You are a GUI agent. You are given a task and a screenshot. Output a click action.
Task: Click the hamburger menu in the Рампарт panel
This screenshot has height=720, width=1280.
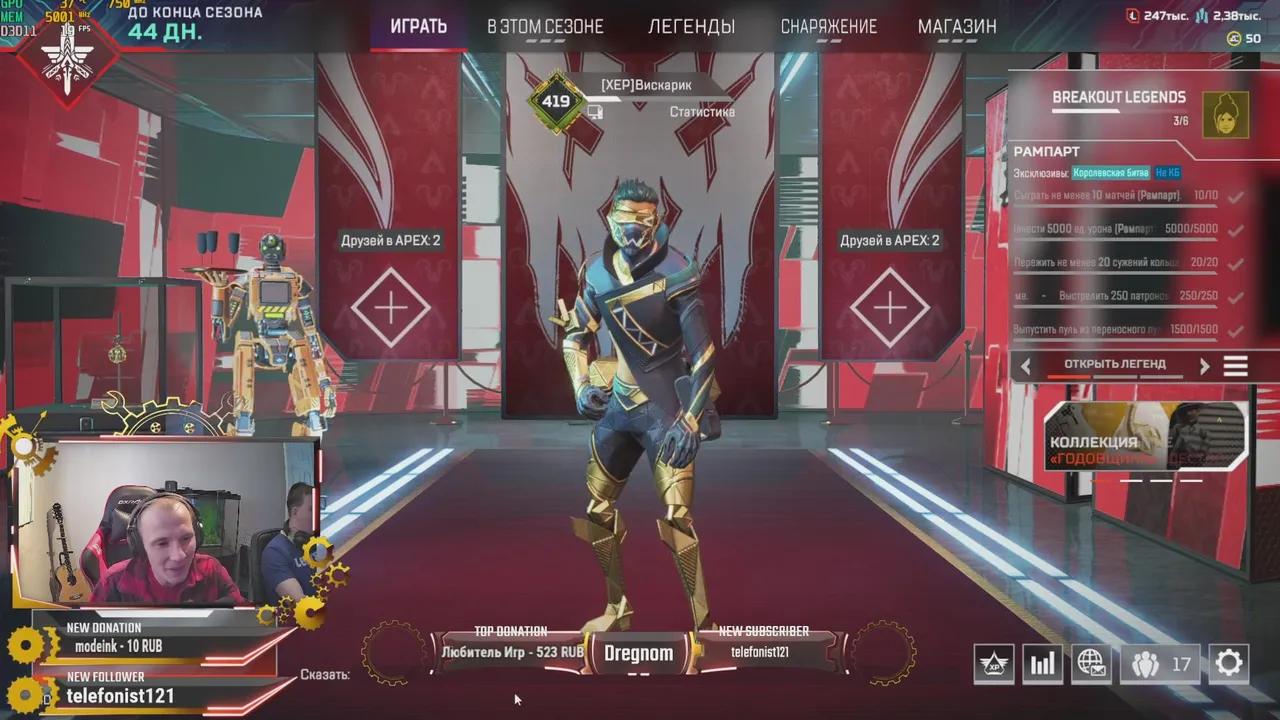coord(1236,365)
